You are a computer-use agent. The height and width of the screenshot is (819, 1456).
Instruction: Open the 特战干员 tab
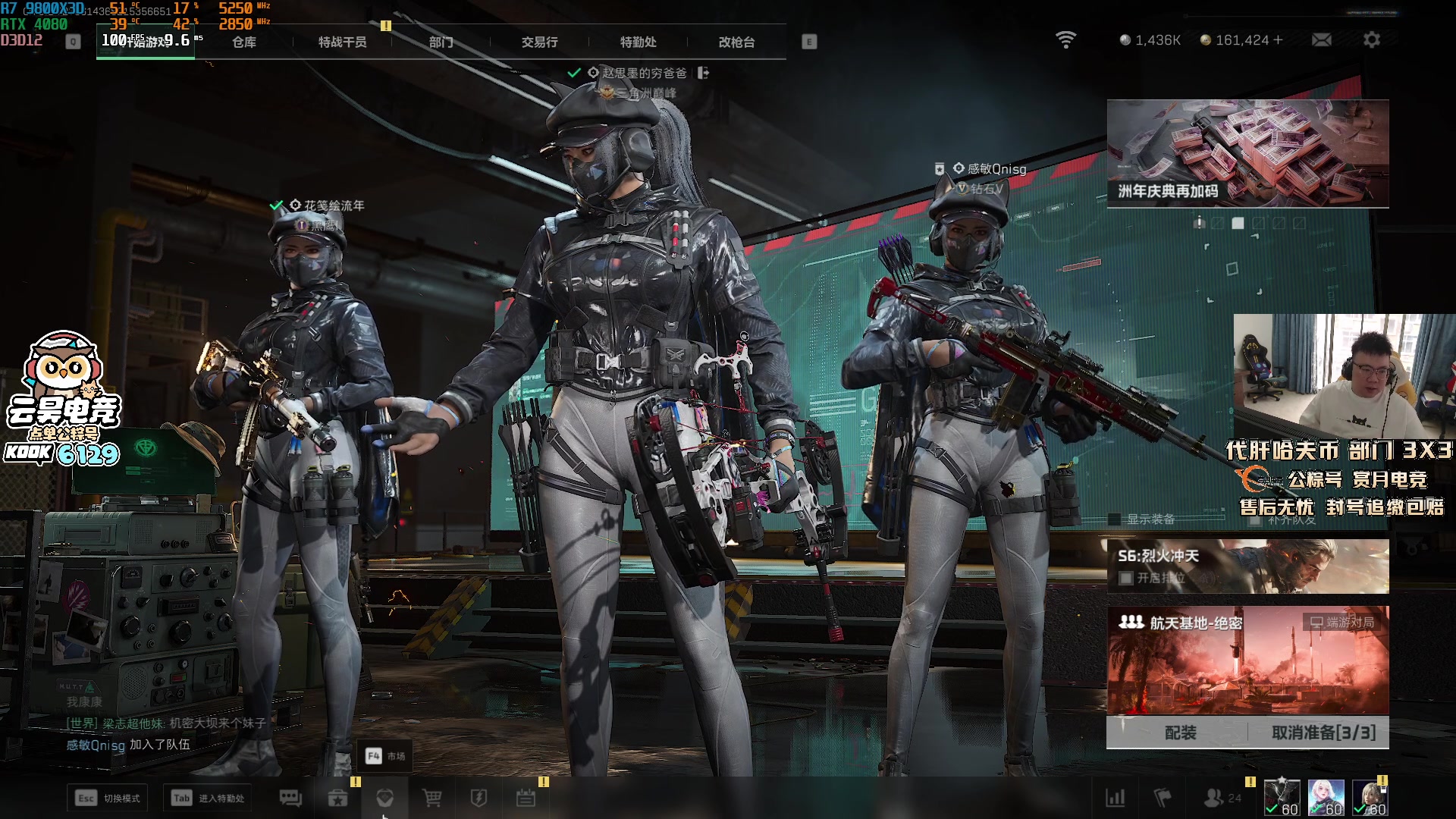pos(343,42)
